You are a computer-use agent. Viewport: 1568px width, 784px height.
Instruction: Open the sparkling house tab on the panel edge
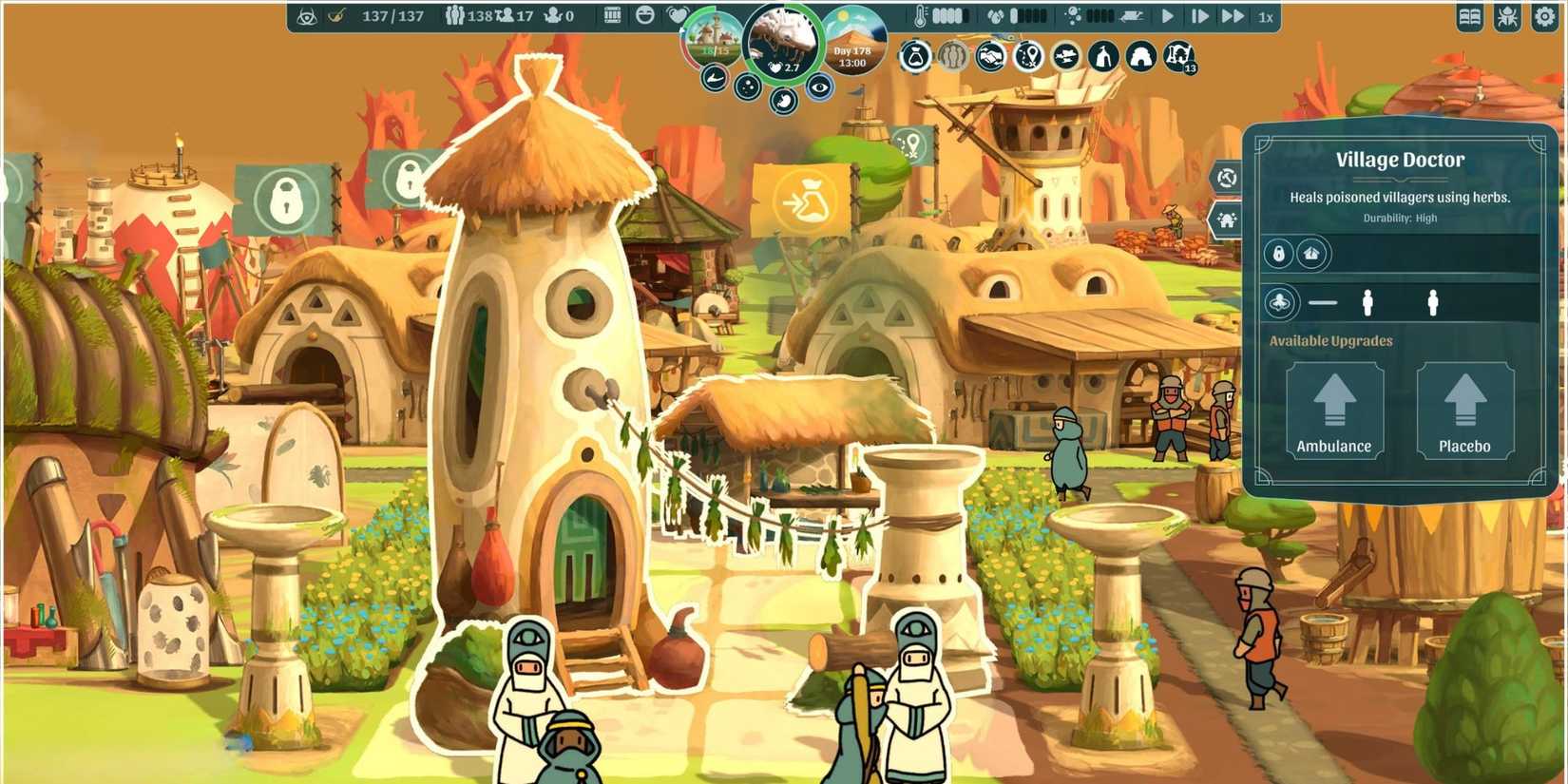tap(1227, 221)
